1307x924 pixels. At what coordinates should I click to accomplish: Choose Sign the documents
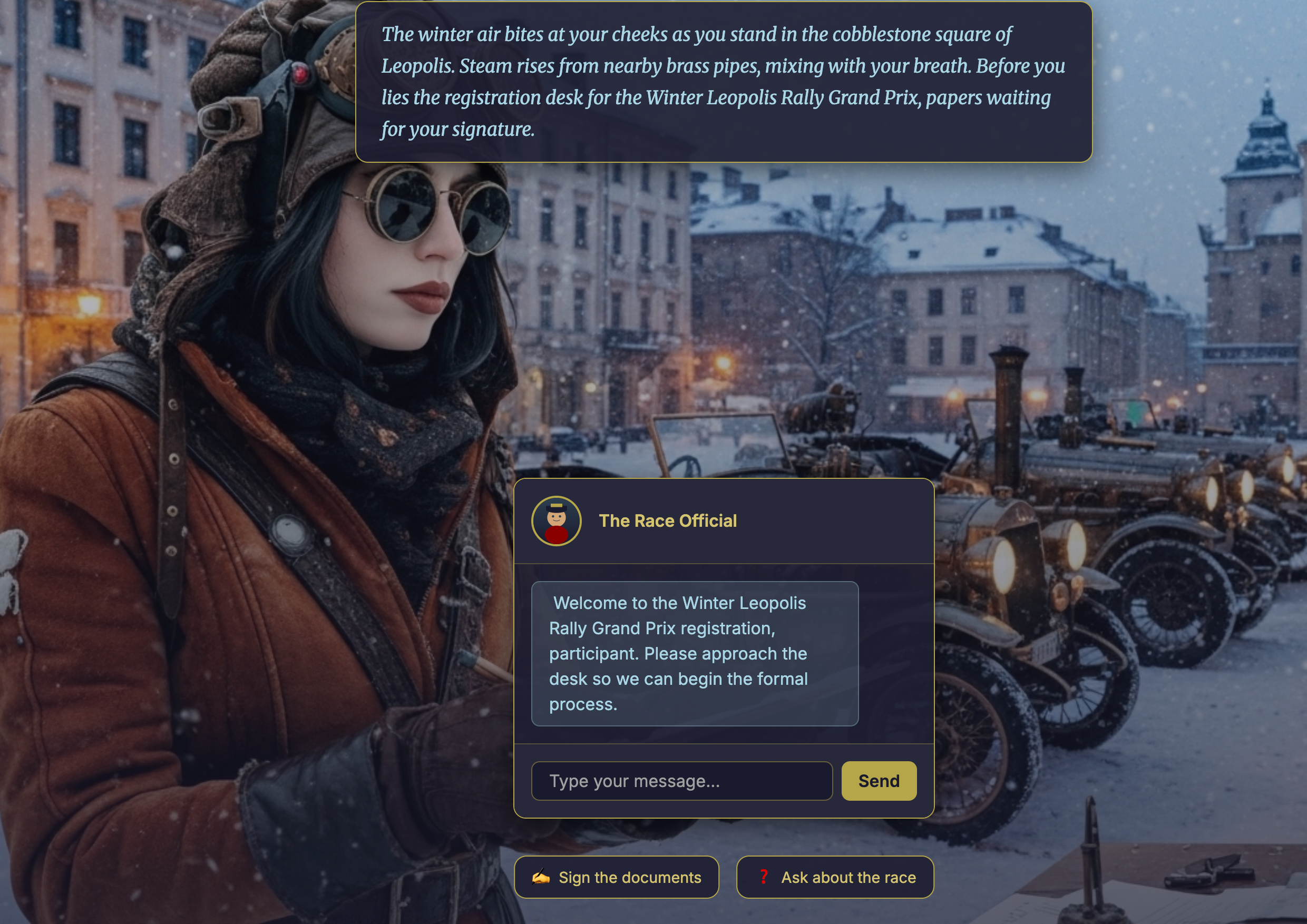[x=616, y=877]
